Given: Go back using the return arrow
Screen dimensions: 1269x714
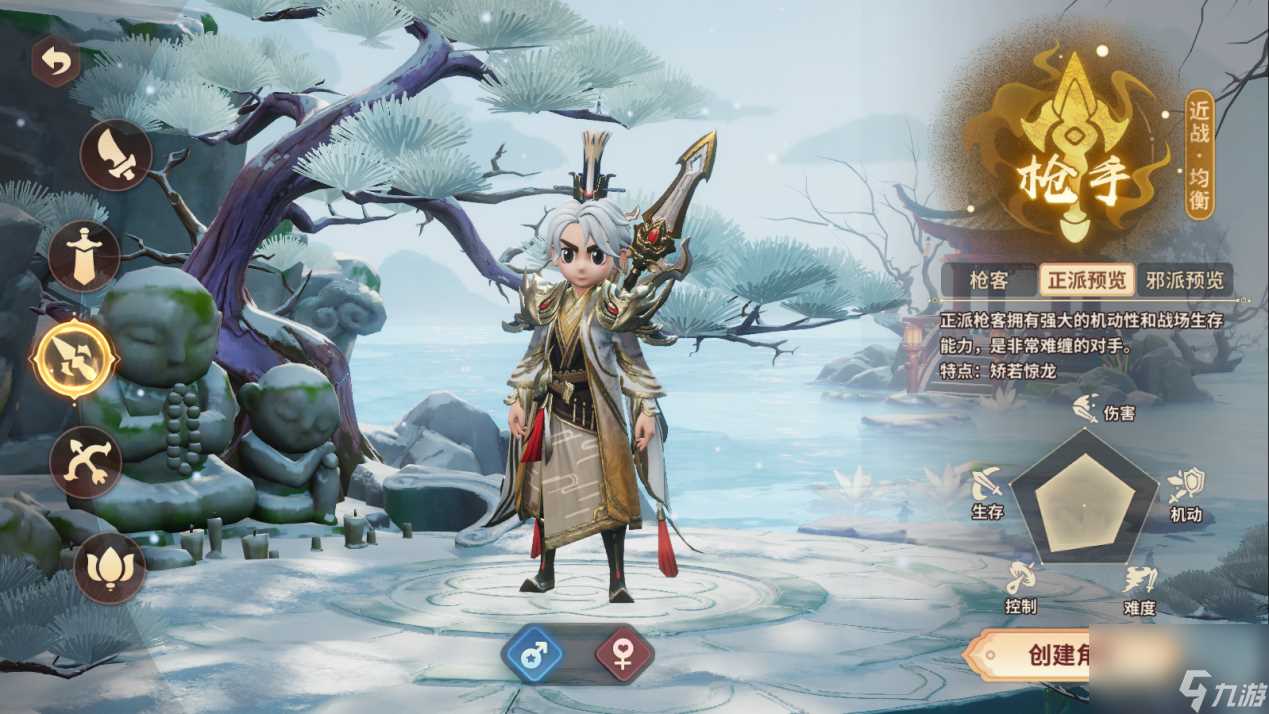Looking at the screenshot, I should pyautogui.click(x=56, y=62).
